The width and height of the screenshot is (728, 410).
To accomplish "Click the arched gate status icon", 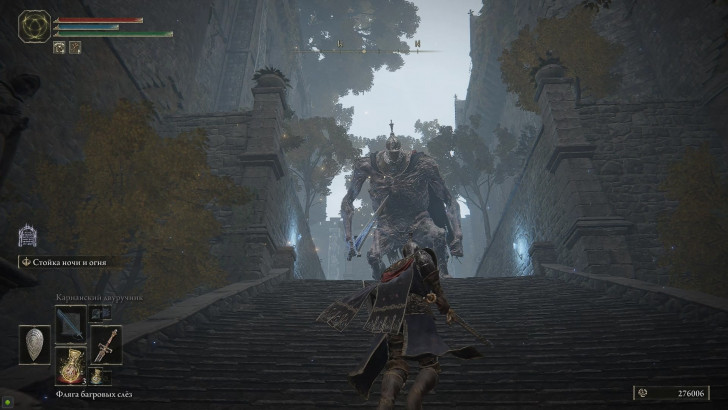I will click(x=28, y=236).
